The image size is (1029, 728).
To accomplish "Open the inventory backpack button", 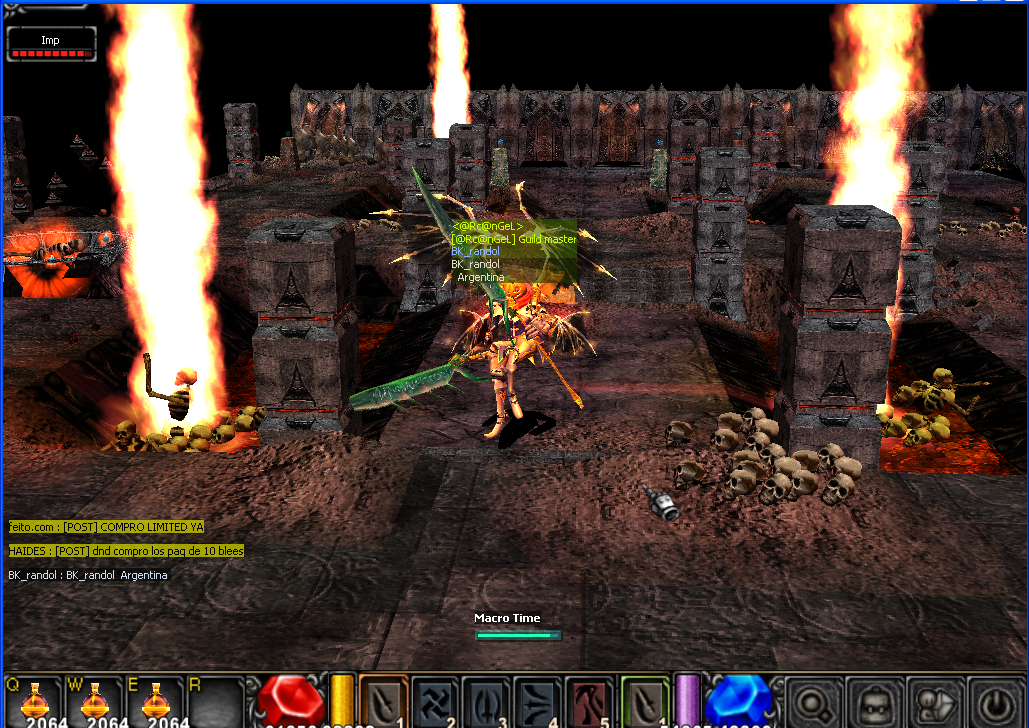I will [x=871, y=703].
